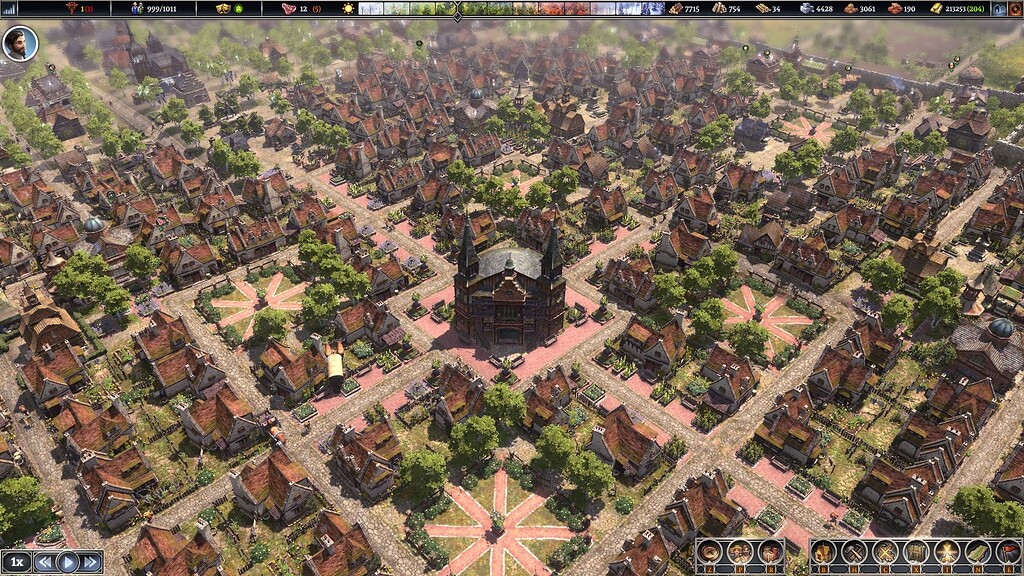Select the crossed tools demolish option

(886, 552)
